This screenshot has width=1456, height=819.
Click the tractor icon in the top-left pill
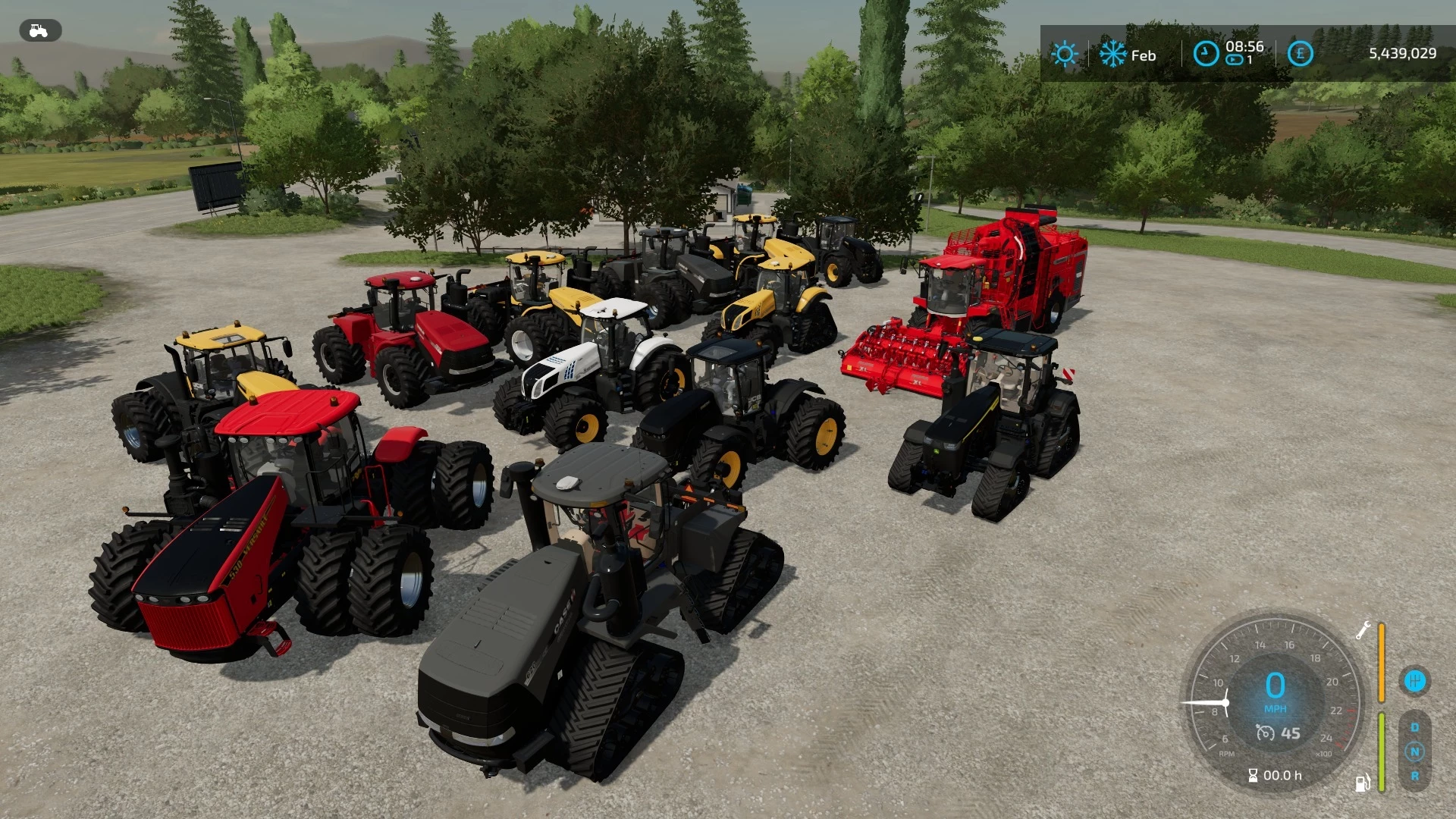(39, 30)
